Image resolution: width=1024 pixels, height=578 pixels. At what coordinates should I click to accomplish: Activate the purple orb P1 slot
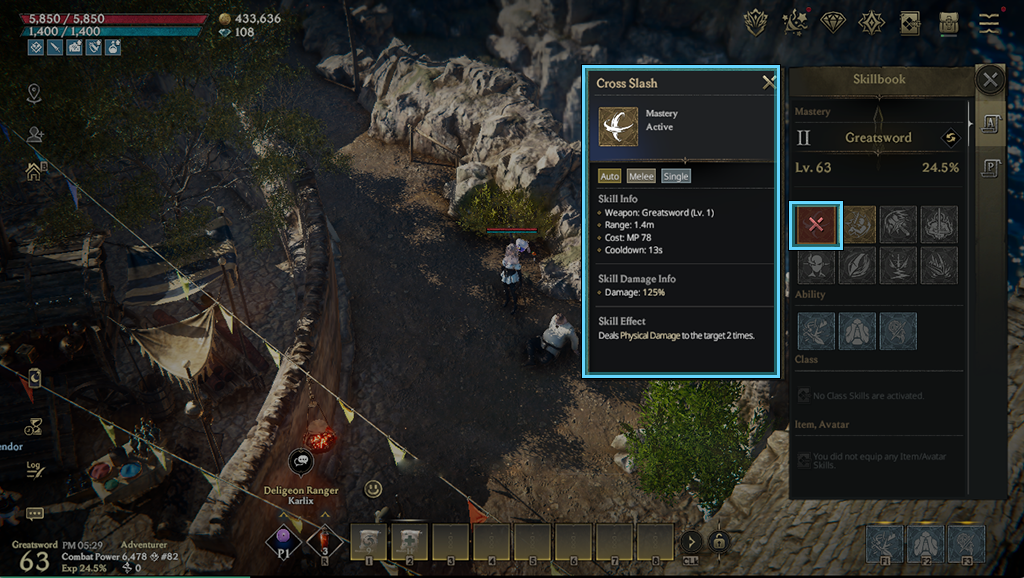point(283,541)
